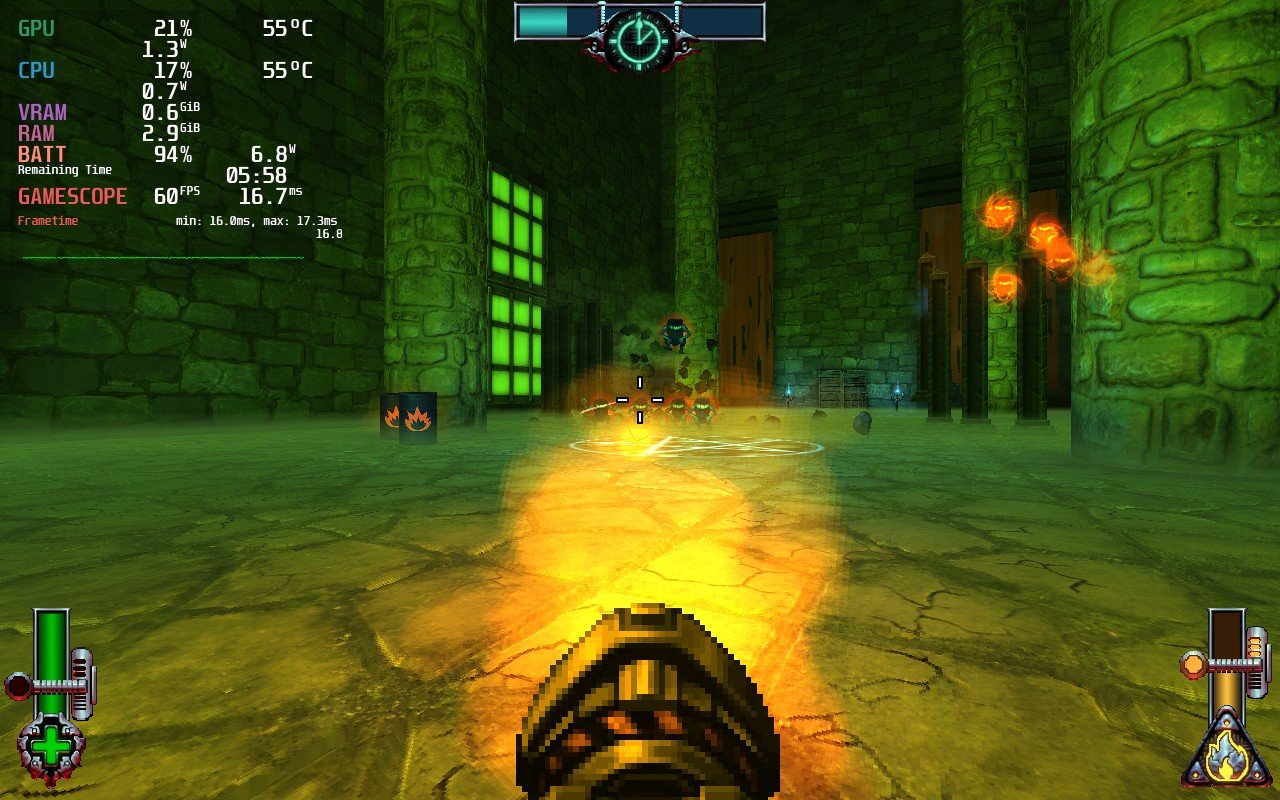Click the green cross health icon
Screen dimensions: 1280x800
(51, 745)
